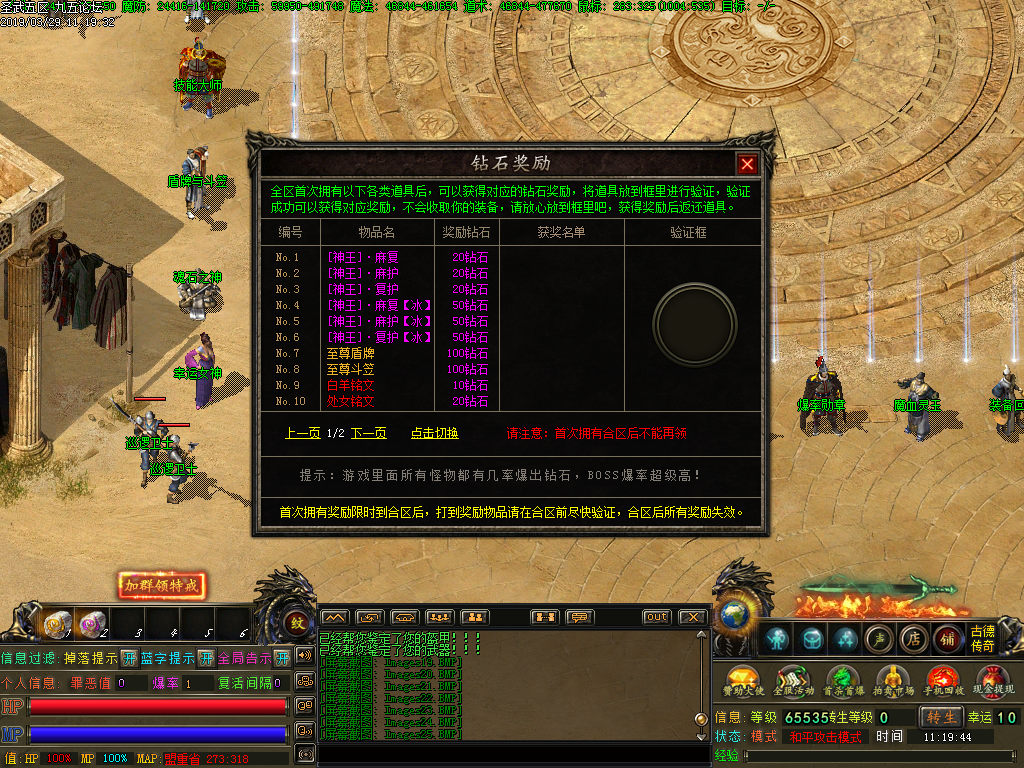Use the scroll item in hotbar slot 1

click(x=56, y=624)
